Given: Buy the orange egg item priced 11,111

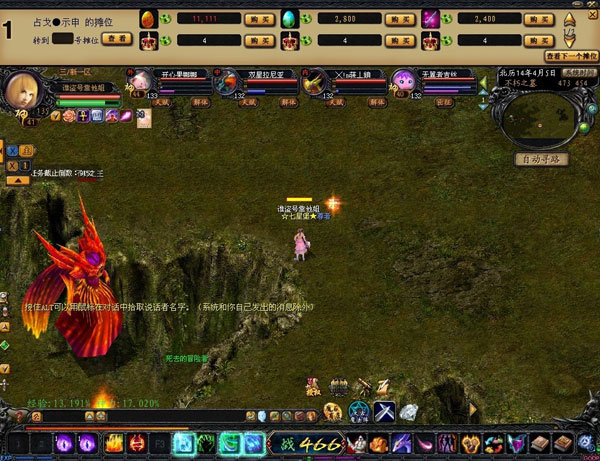Looking at the screenshot, I should (259, 18).
